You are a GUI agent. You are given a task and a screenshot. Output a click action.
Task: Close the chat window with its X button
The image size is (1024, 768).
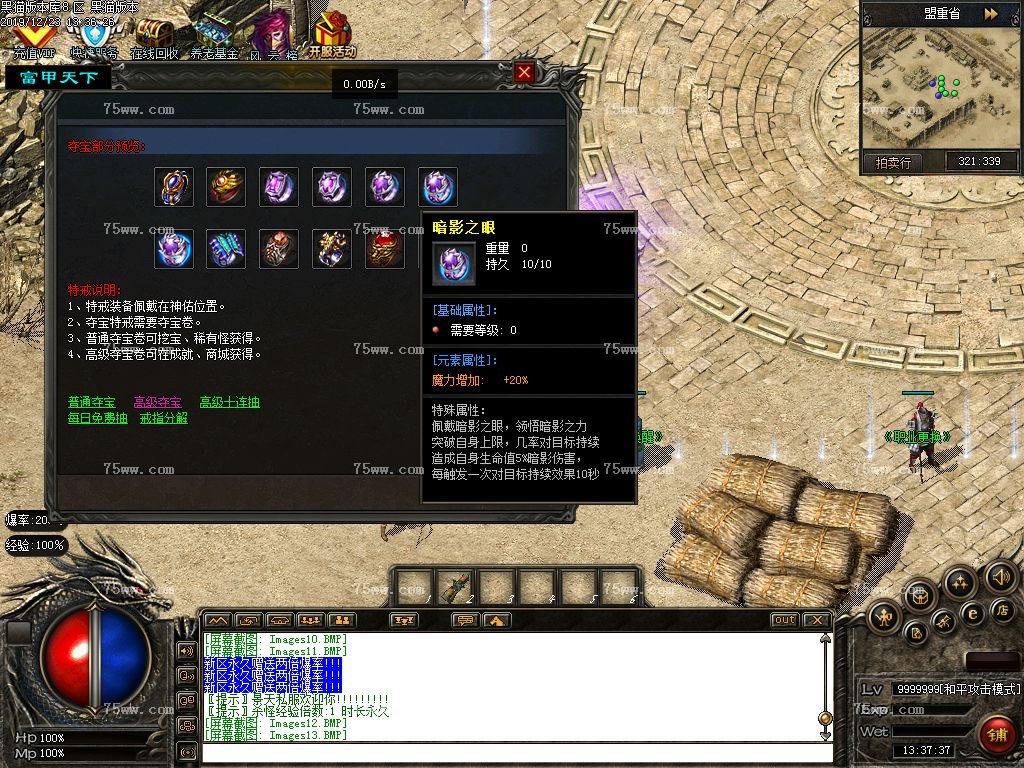coord(815,620)
